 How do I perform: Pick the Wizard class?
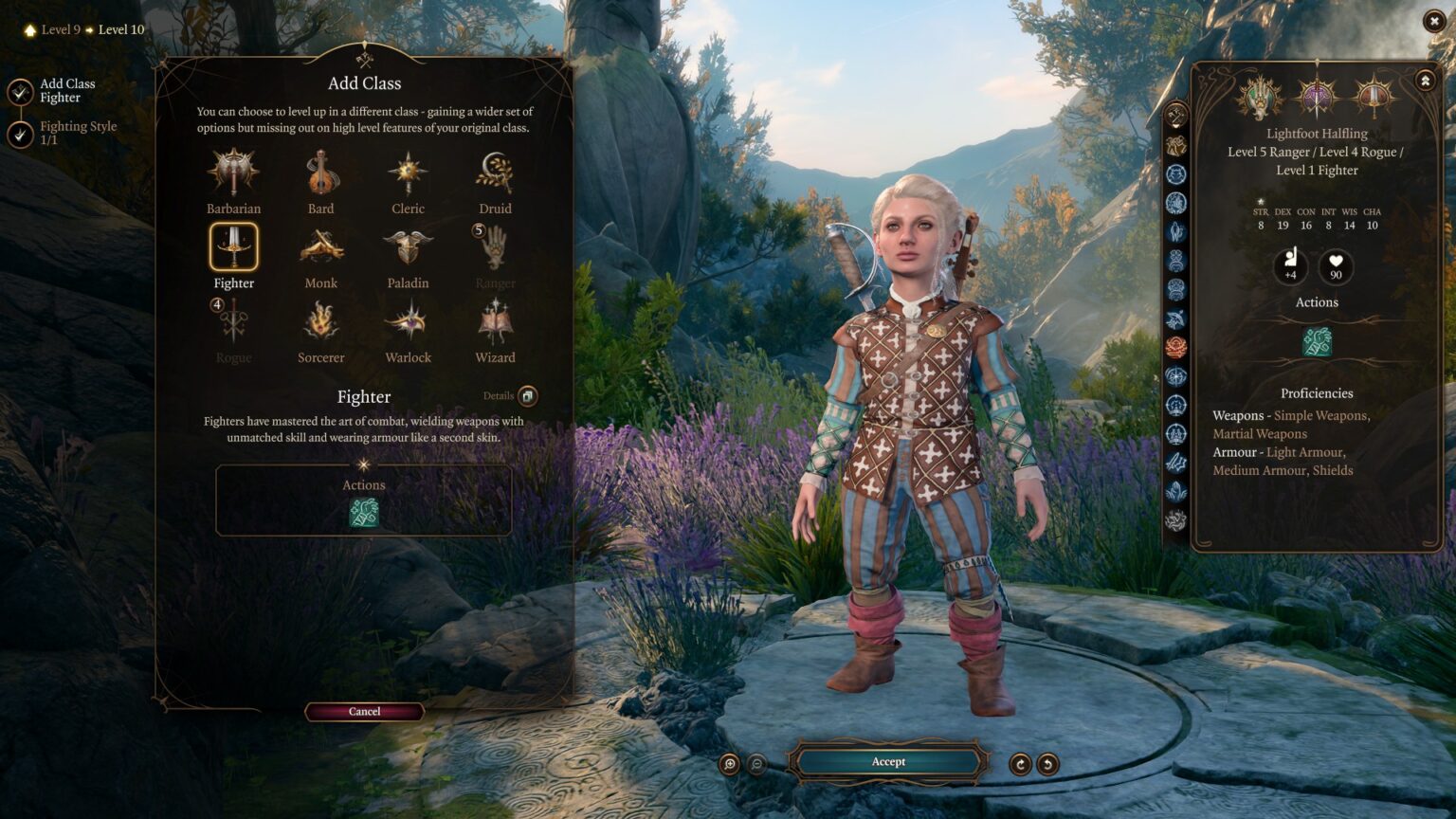click(x=495, y=322)
